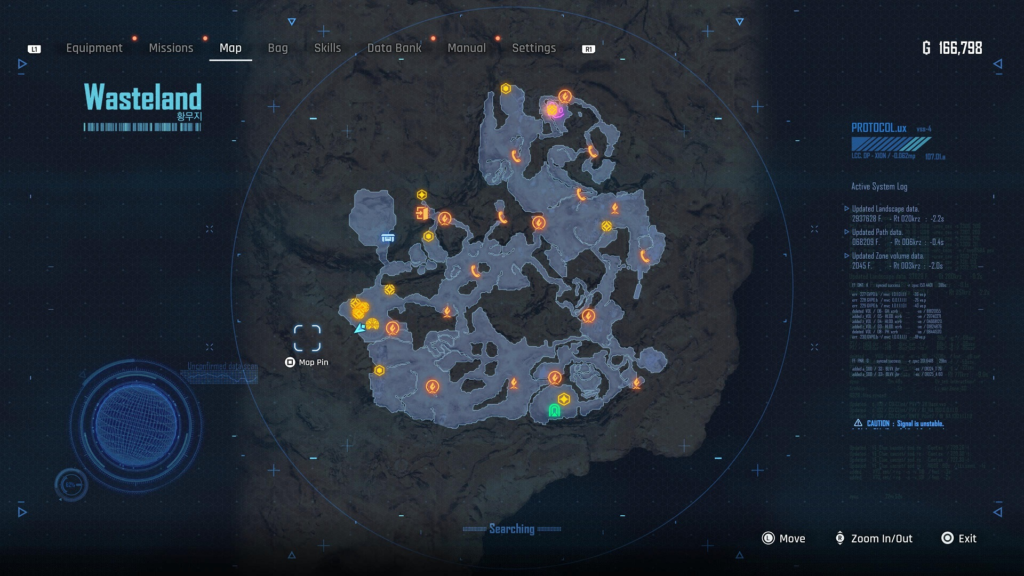Select the green marker on the map
Viewport: 1024px width, 576px height.
pyautogui.click(x=554, y=410)
